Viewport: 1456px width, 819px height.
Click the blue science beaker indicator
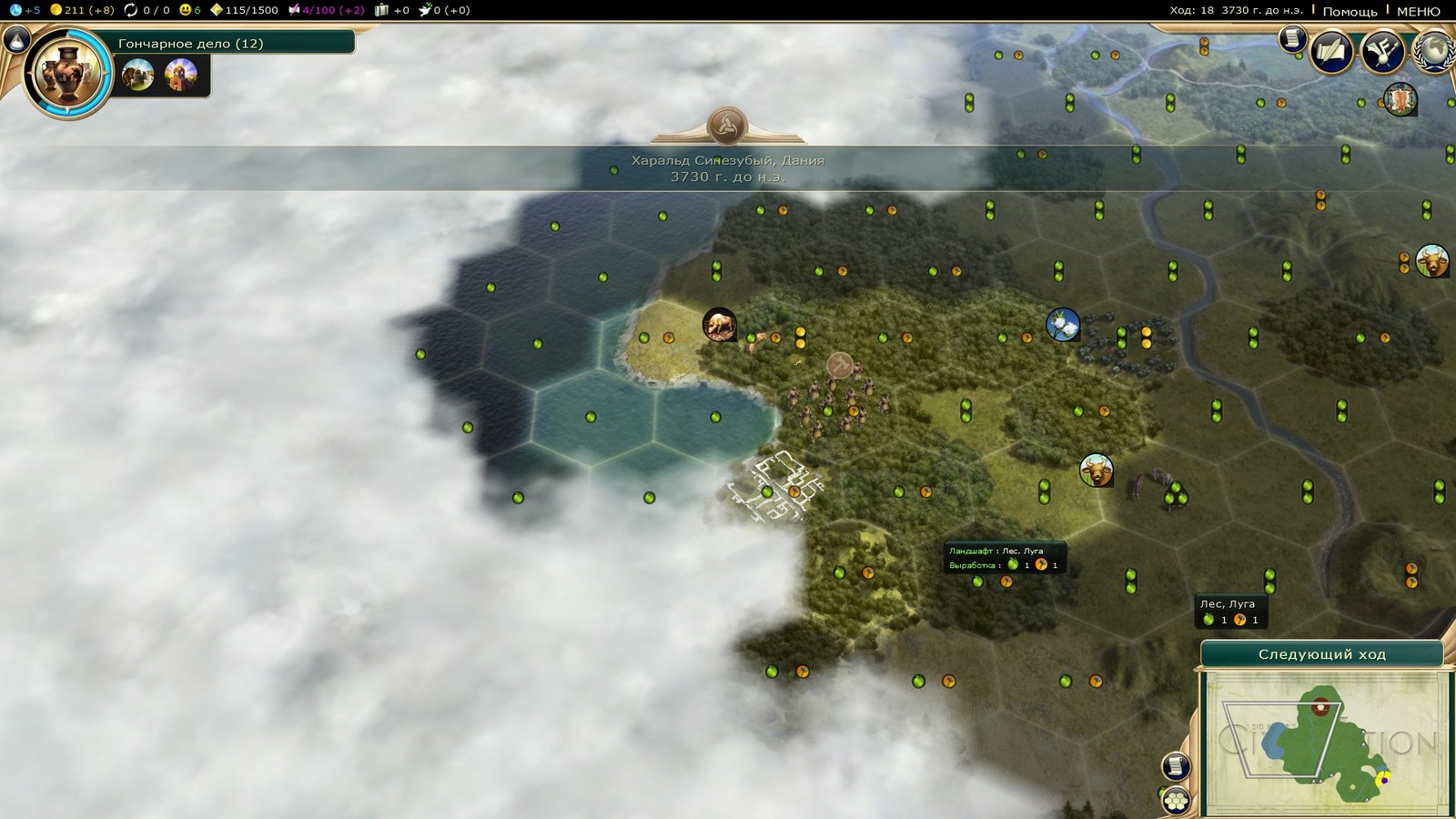(24, 10)
